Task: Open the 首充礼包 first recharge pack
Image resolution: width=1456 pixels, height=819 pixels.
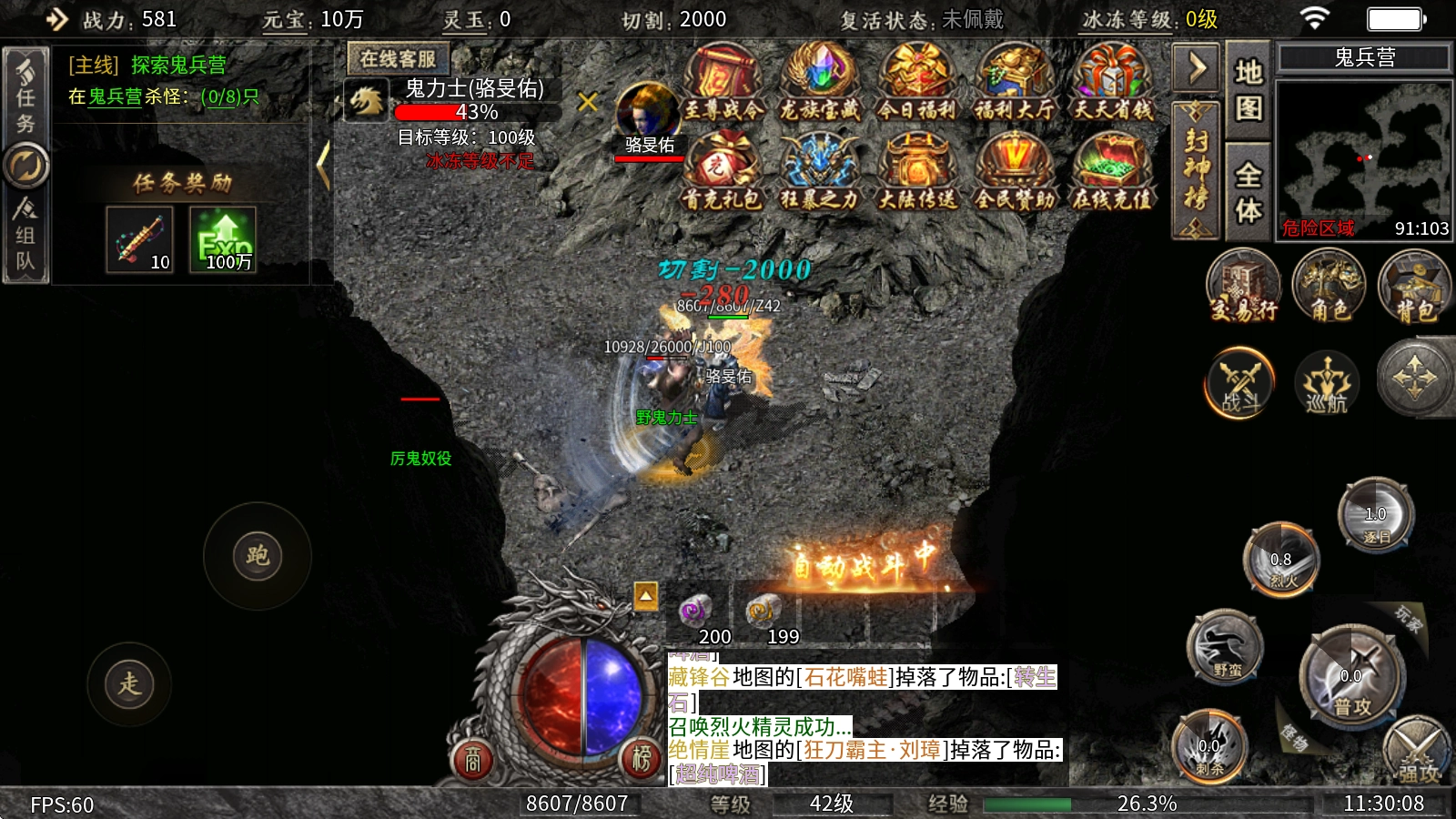Action: point(723,171)
